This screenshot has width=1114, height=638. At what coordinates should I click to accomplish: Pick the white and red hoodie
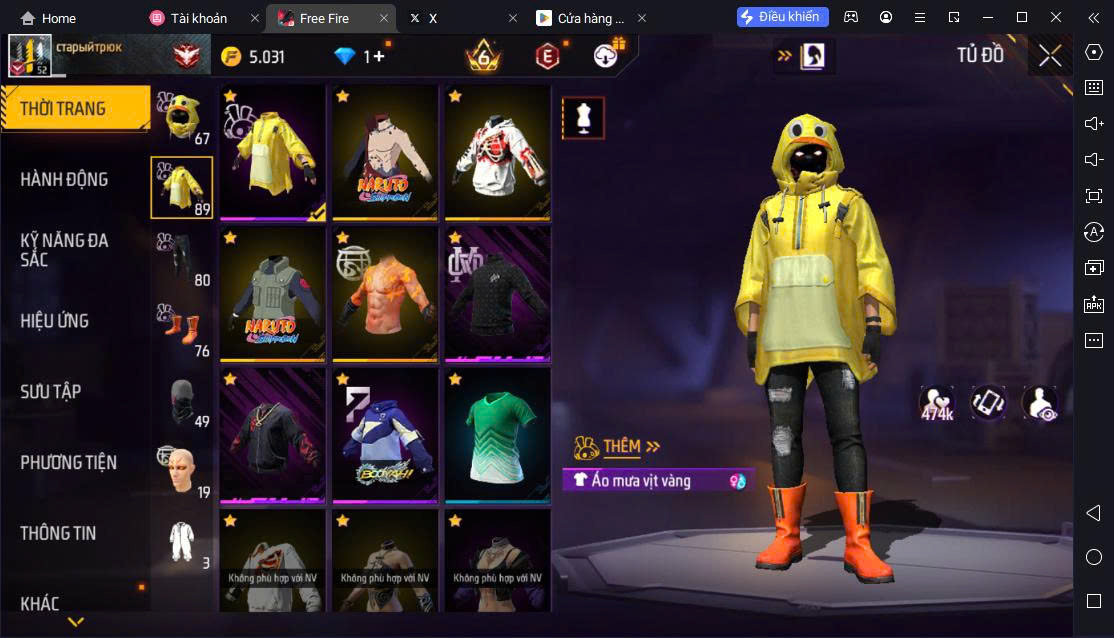[497, 152]
